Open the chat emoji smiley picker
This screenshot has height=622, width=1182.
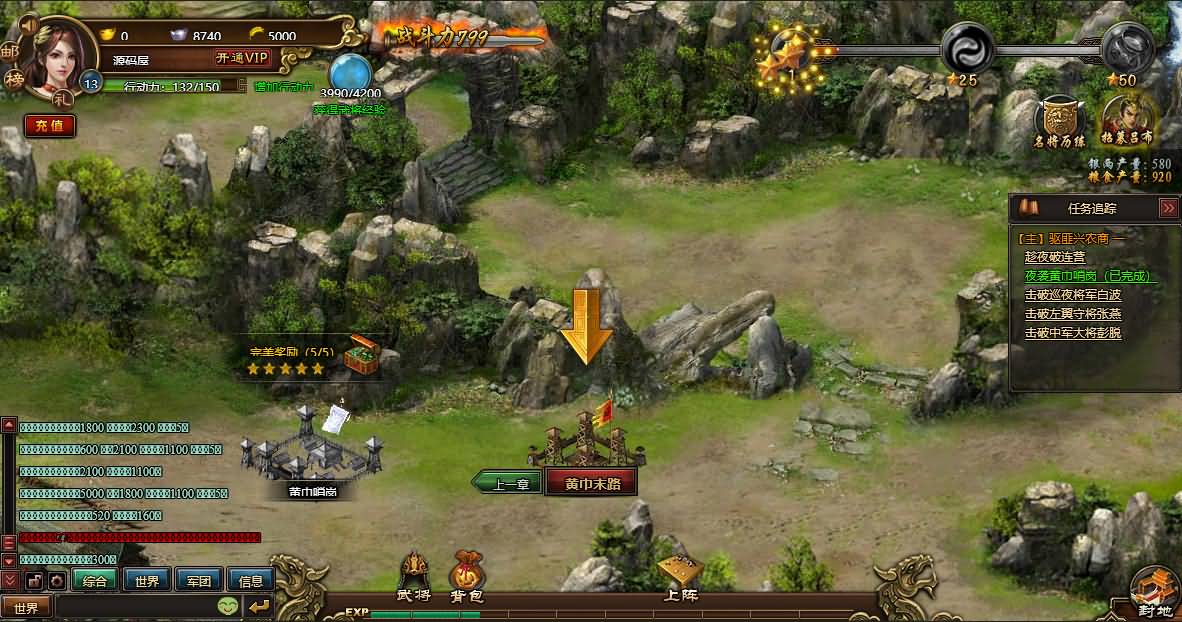tap(228, 606)
